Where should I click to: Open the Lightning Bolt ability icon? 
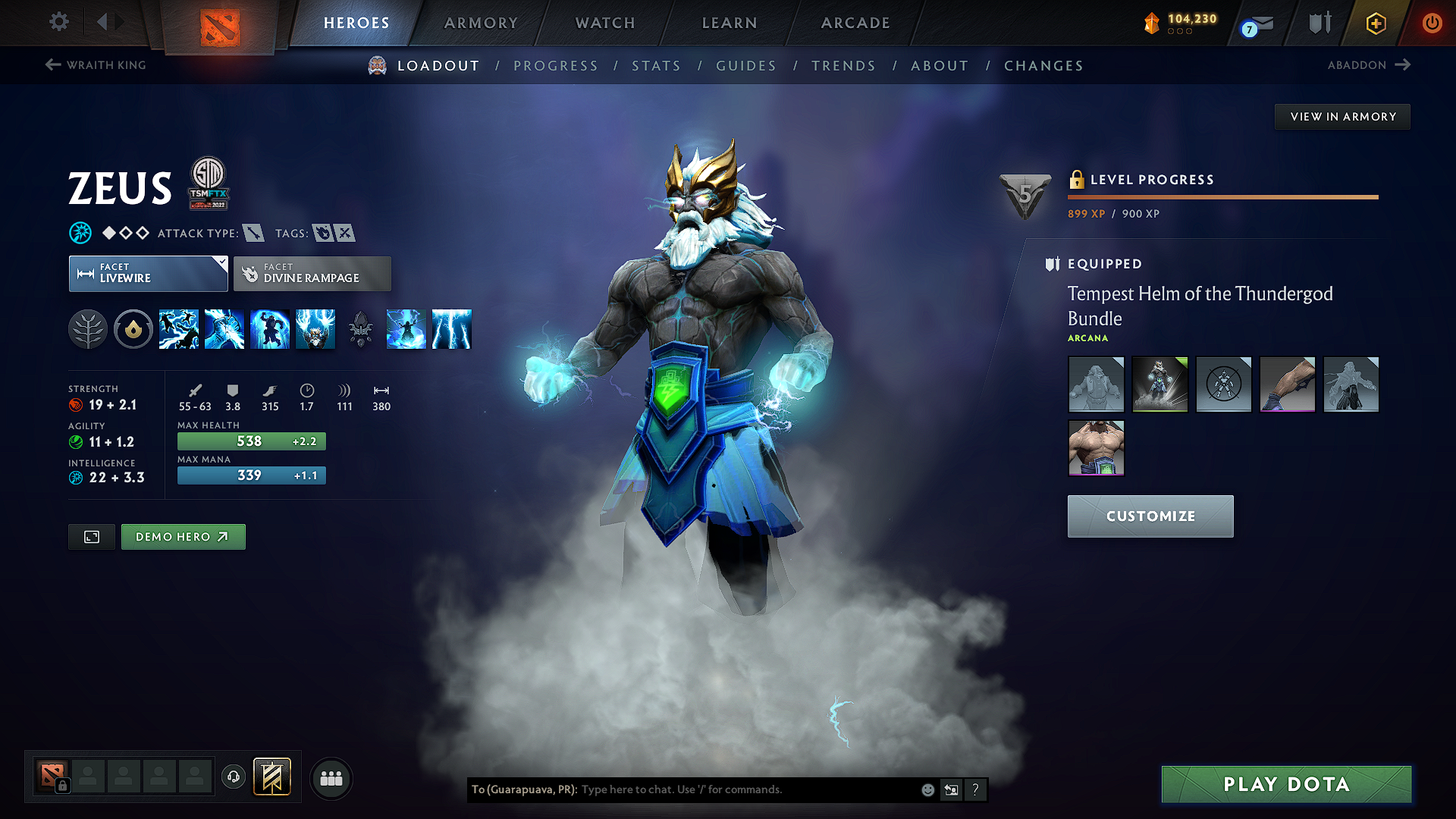click(x=224, y=328)
